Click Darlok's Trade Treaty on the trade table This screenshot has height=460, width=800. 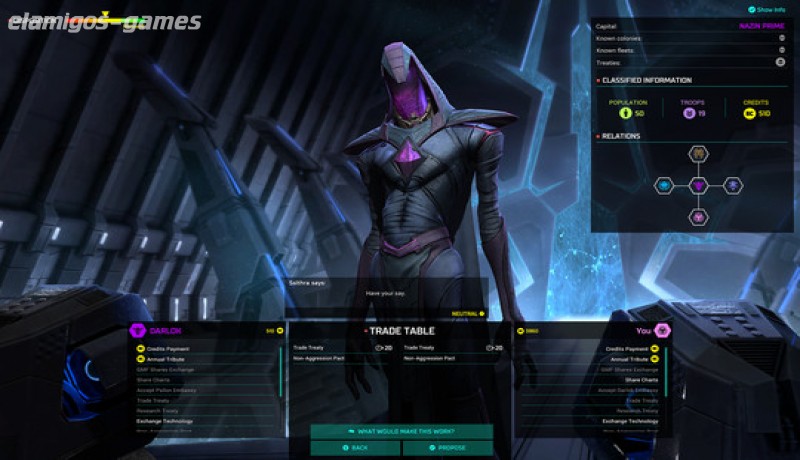(308, 348)
